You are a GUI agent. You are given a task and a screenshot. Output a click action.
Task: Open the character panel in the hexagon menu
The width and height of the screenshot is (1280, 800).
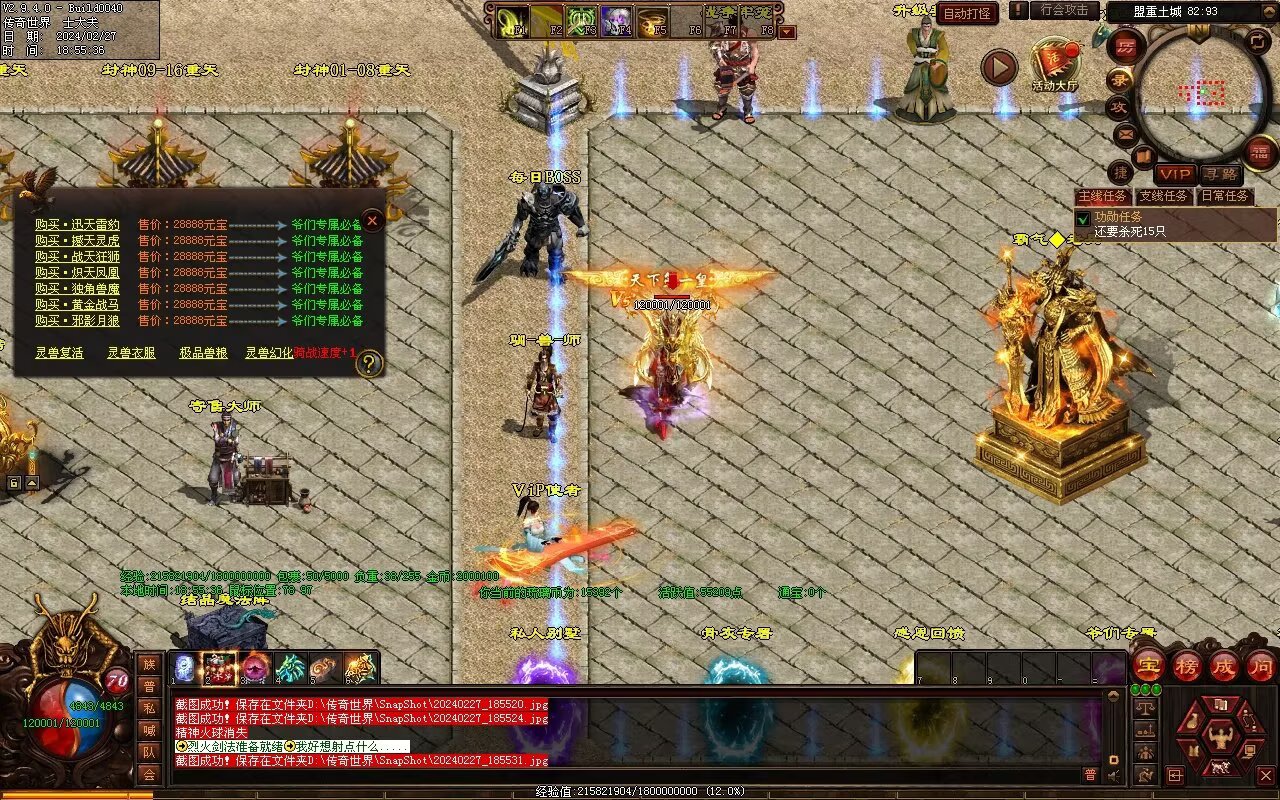[x=1218, y=738]
